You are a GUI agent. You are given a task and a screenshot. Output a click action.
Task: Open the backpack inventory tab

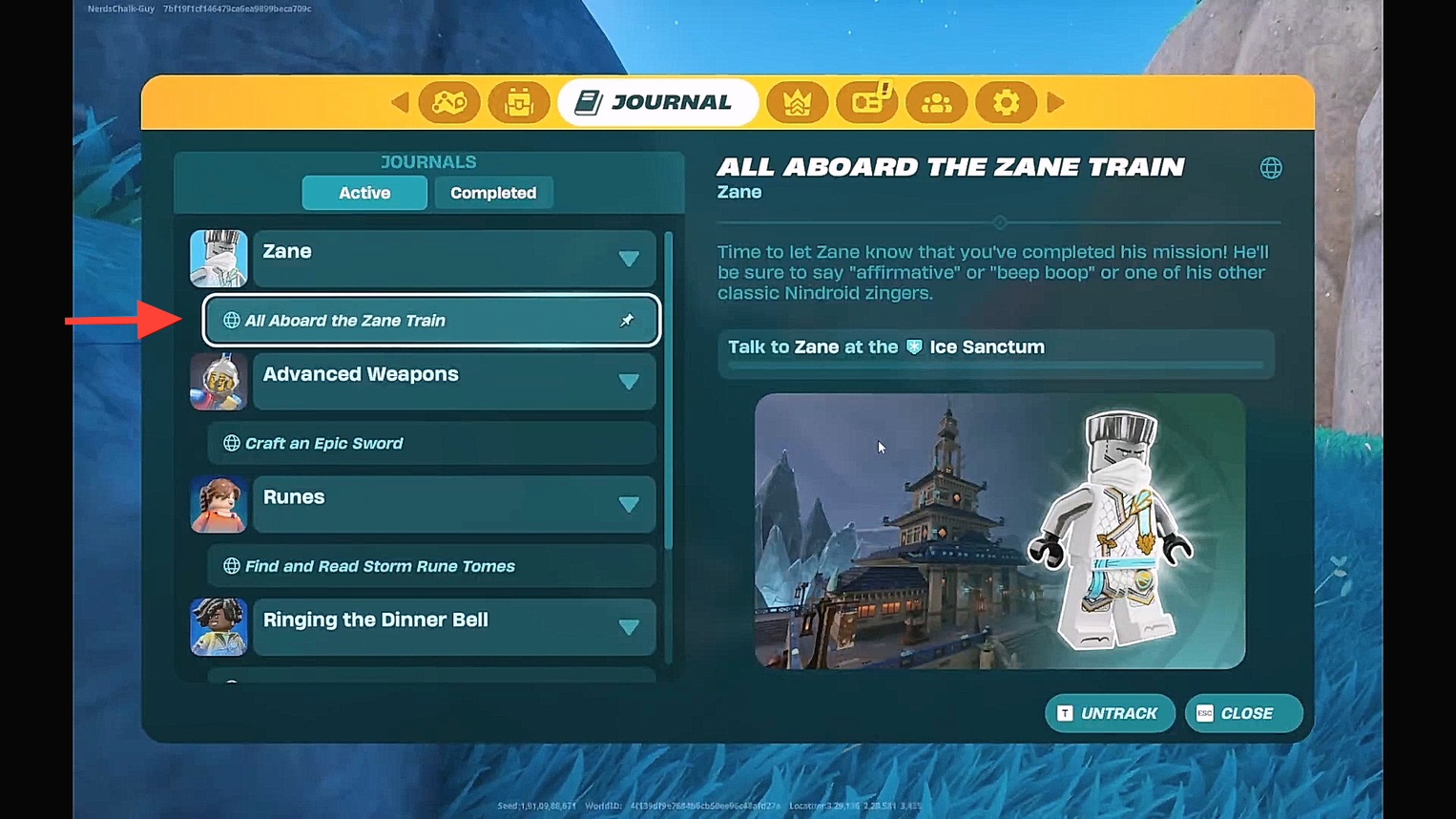[x=519, y=102]
